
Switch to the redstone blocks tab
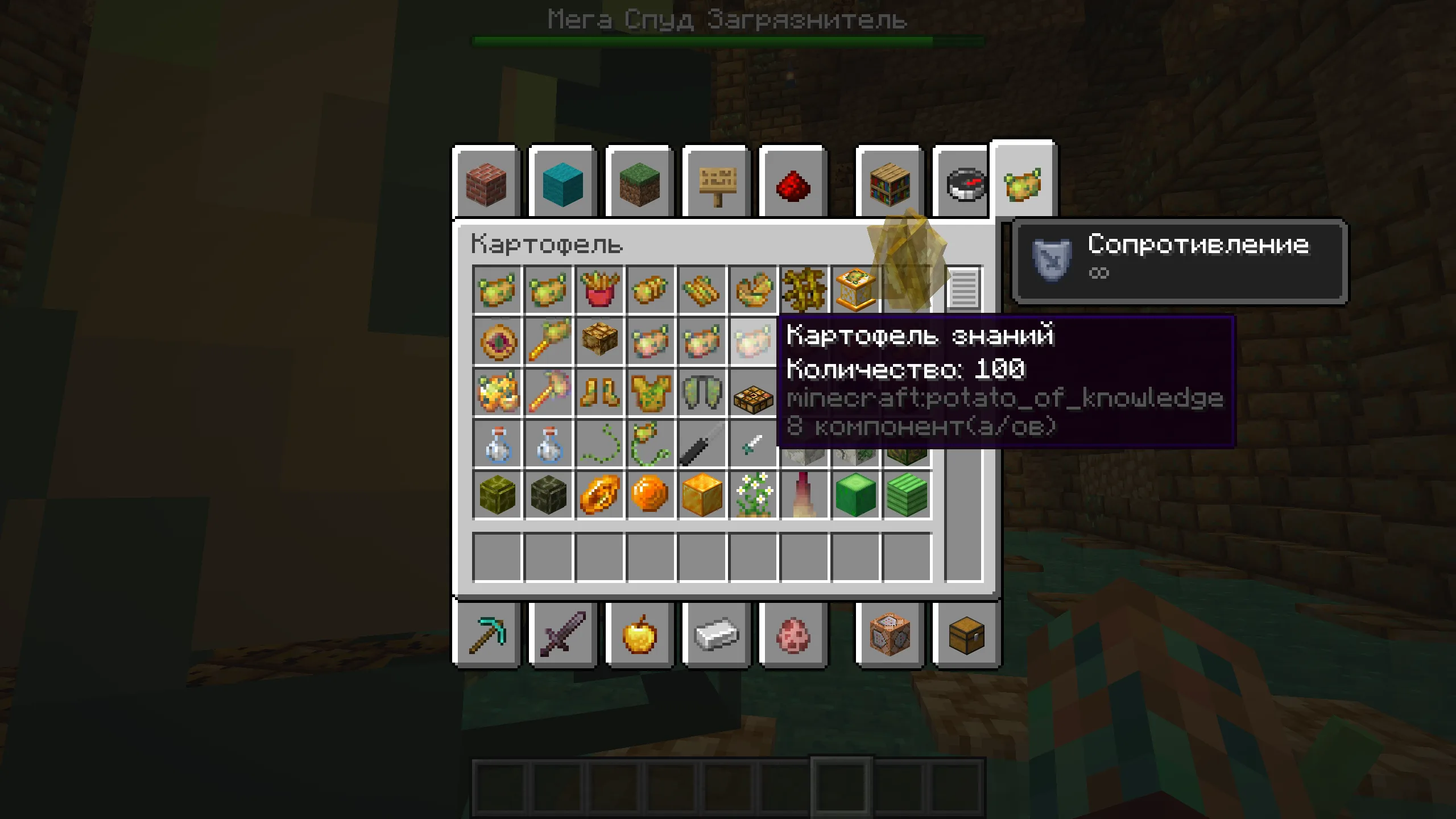[x=792, y=182]
